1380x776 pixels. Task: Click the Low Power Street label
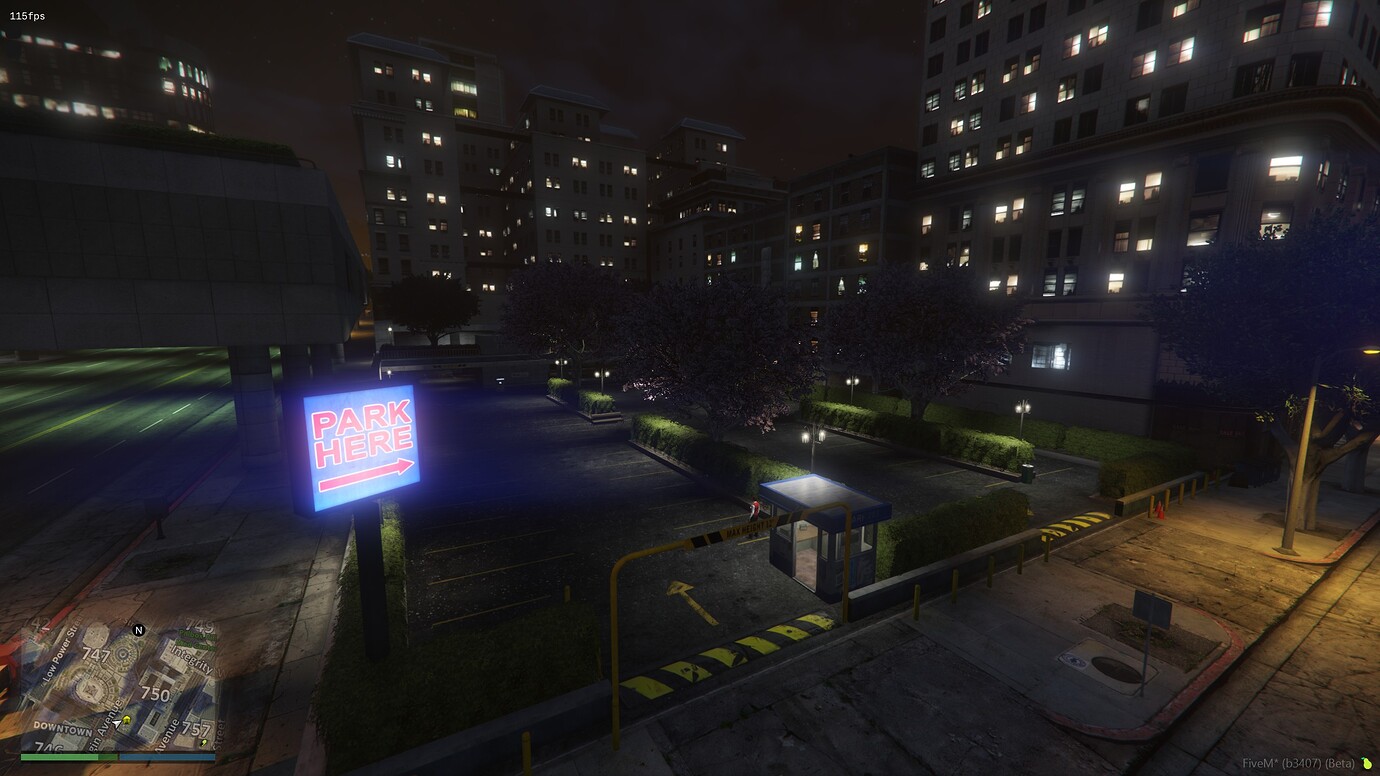tap(61, 653)
